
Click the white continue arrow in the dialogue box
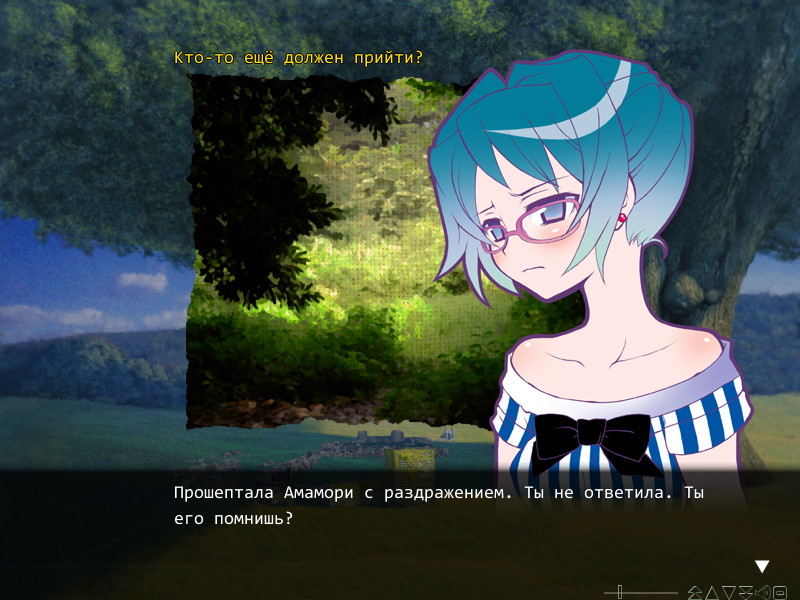coord(762,567)
